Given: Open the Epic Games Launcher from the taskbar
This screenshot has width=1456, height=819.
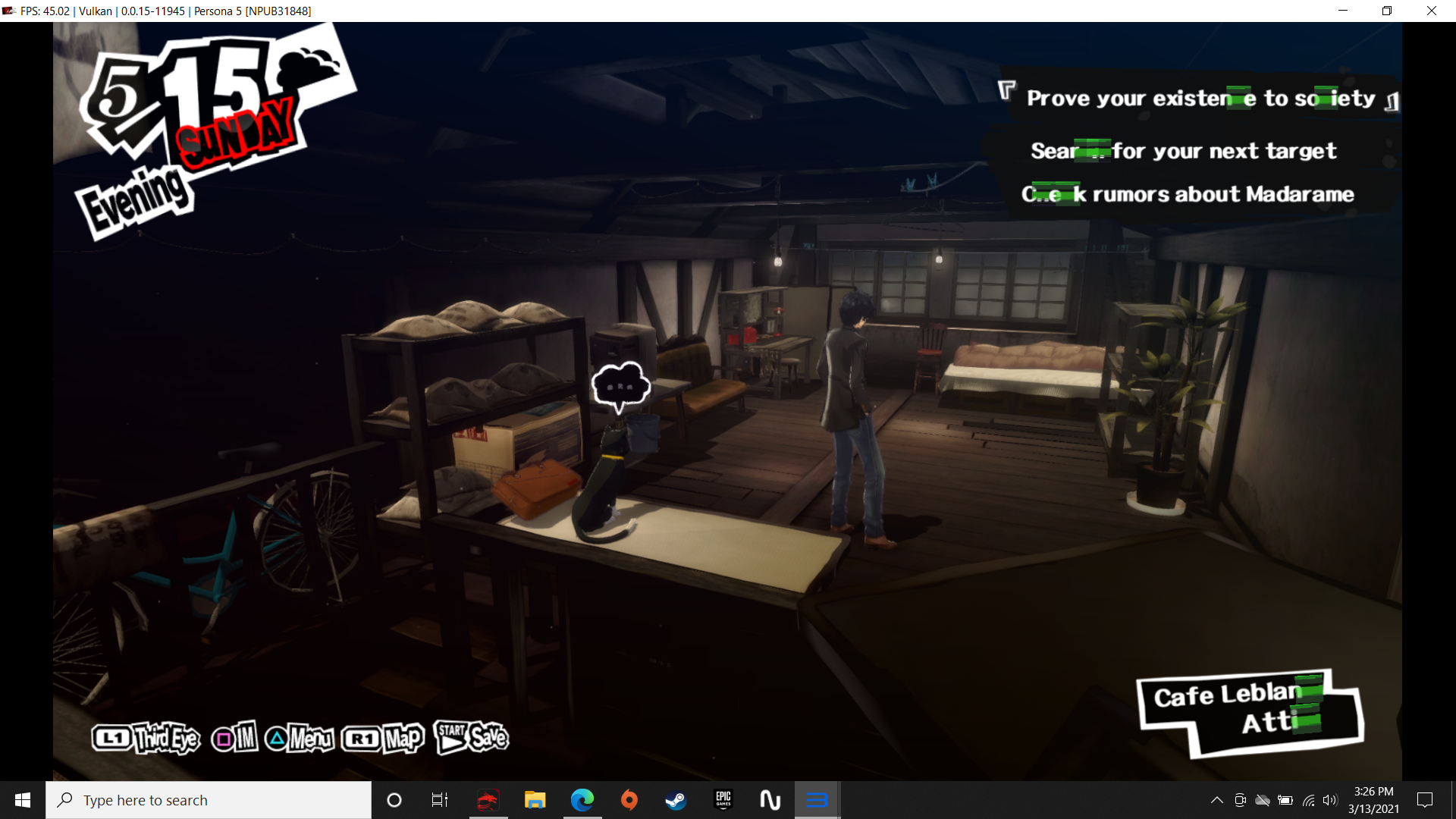Looking at the screenshot, I should point(723,800).
